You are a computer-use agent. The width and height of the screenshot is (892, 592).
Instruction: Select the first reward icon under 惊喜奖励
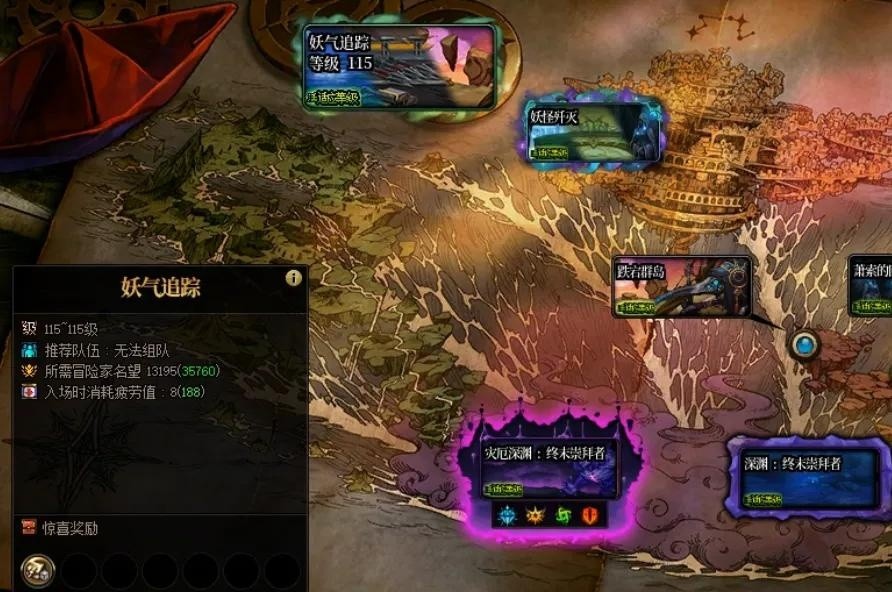pos(37,571)
